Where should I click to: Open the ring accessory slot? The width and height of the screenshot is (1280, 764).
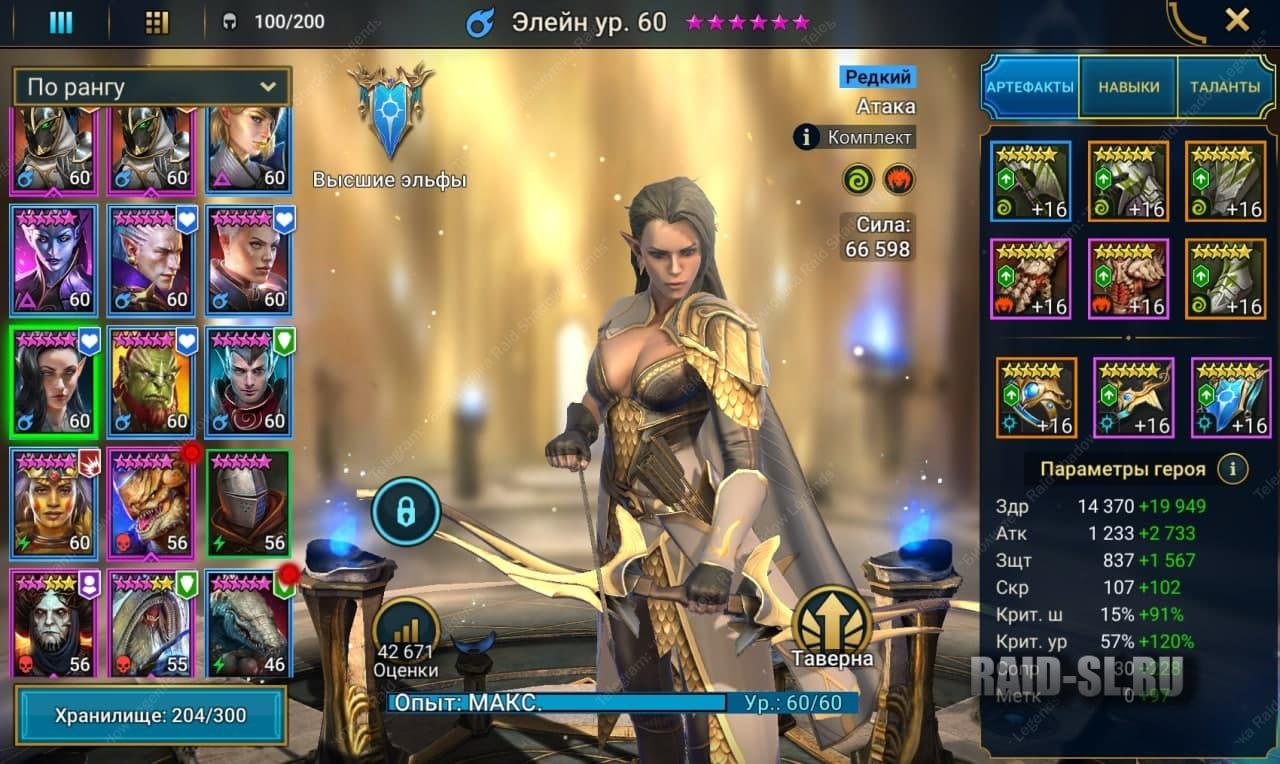point(1035,397)
